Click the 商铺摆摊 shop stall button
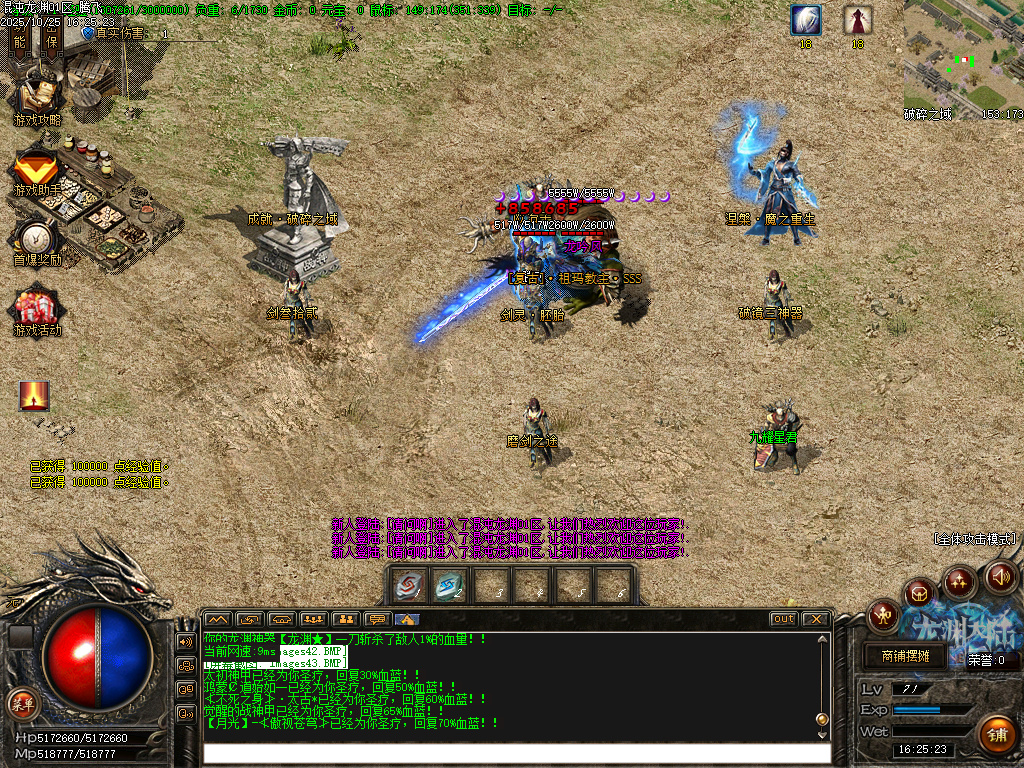The width and height of the screenshot is (1024, 768). (x=905, y=657)
